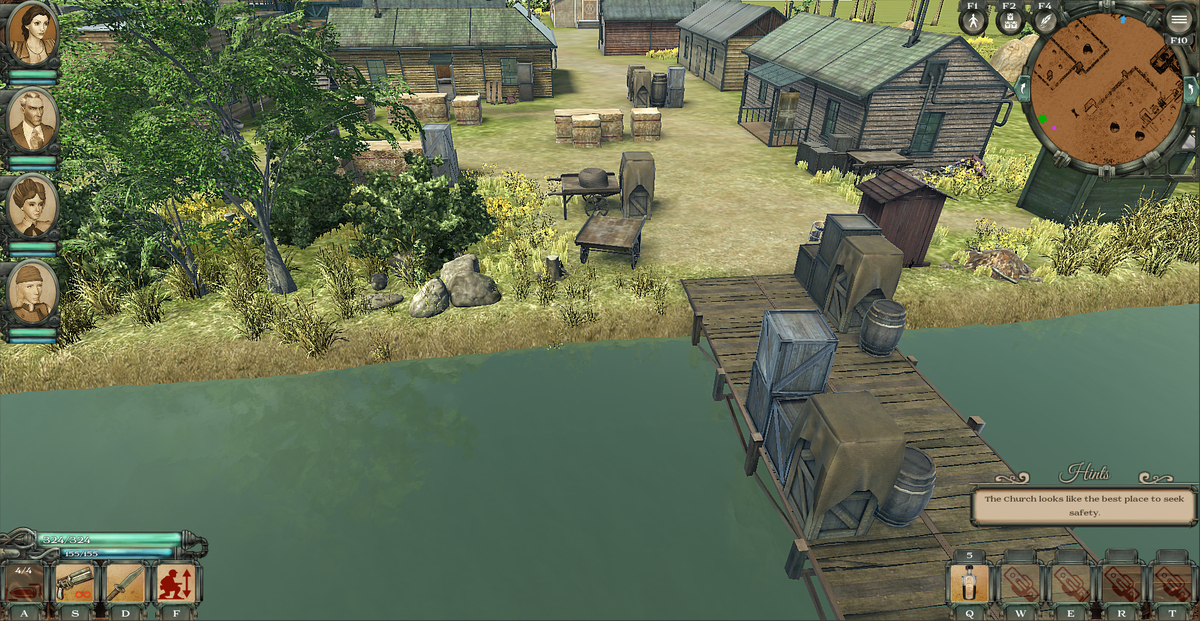1200x621 pixels.
Task: Rotate camera with minimap's right arrow
Action: (1190, 91)
